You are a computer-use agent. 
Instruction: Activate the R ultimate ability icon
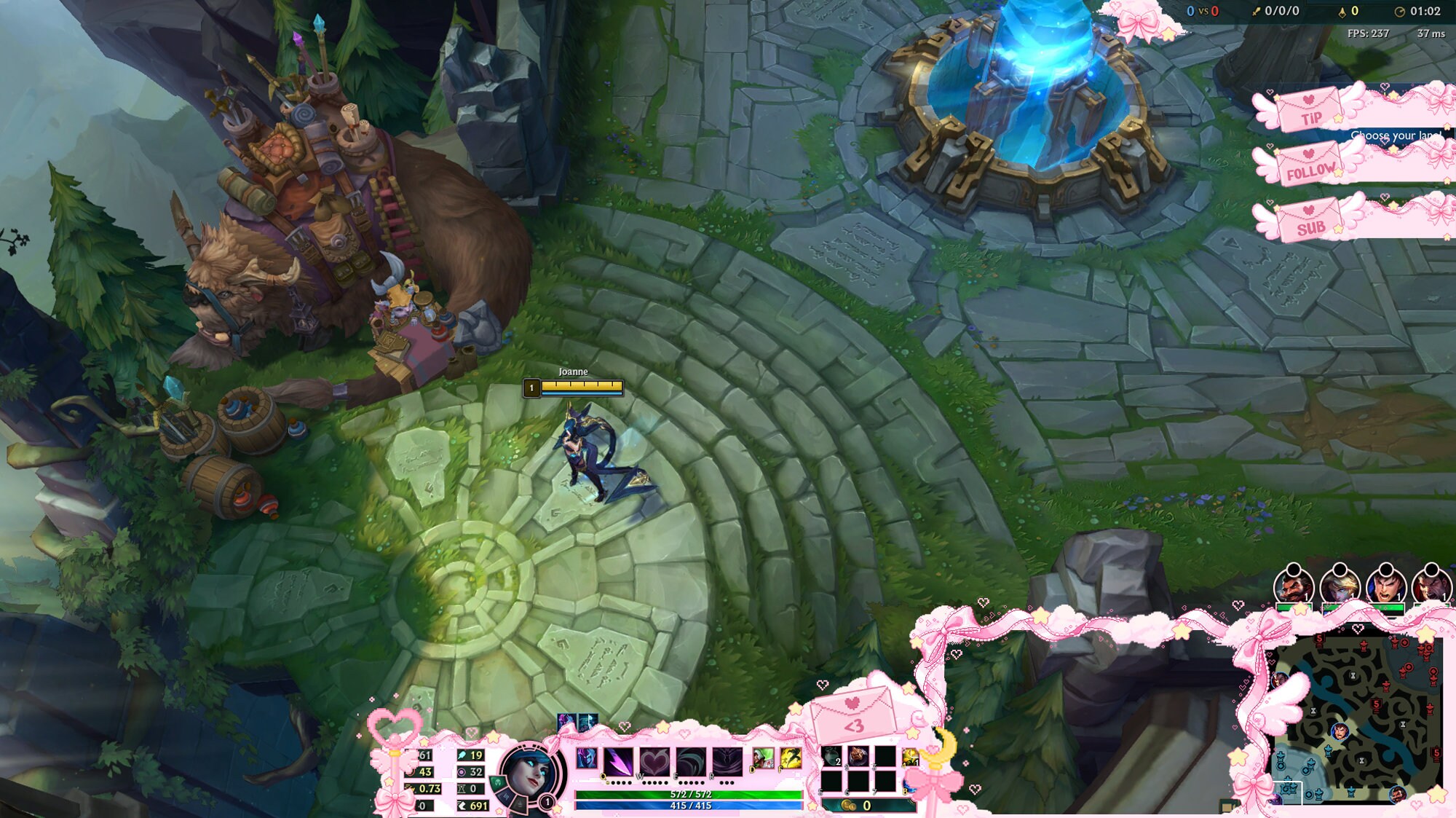click(727, 762)
